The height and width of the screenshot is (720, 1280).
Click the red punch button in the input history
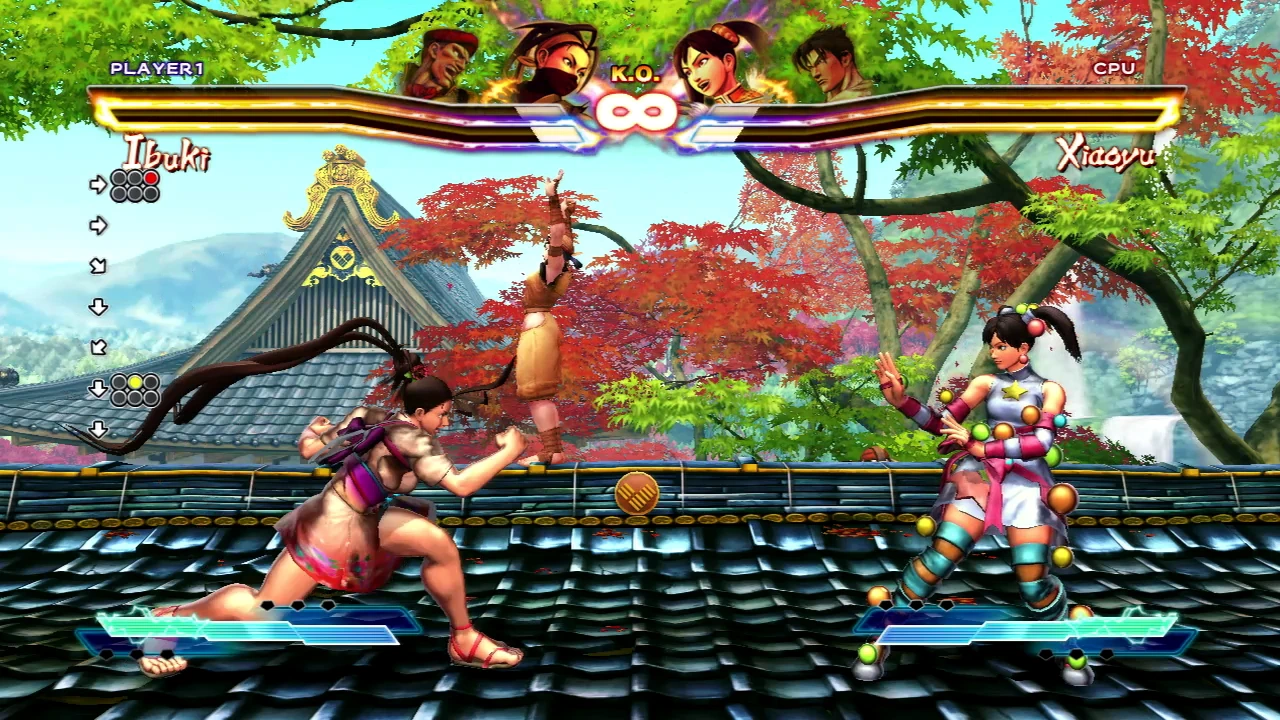point(151,179)
